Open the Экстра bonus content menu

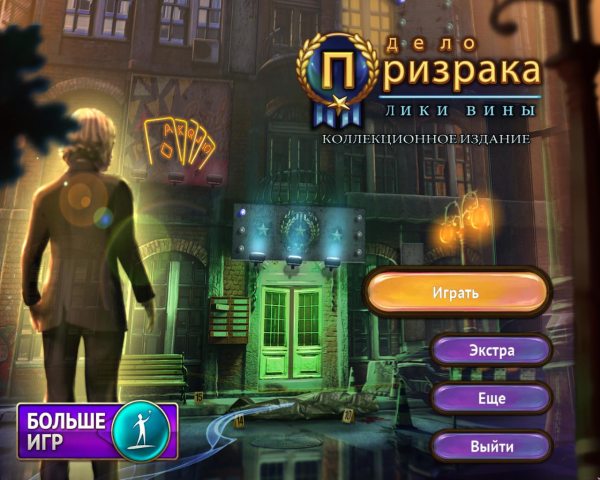(x=491, y=351)
